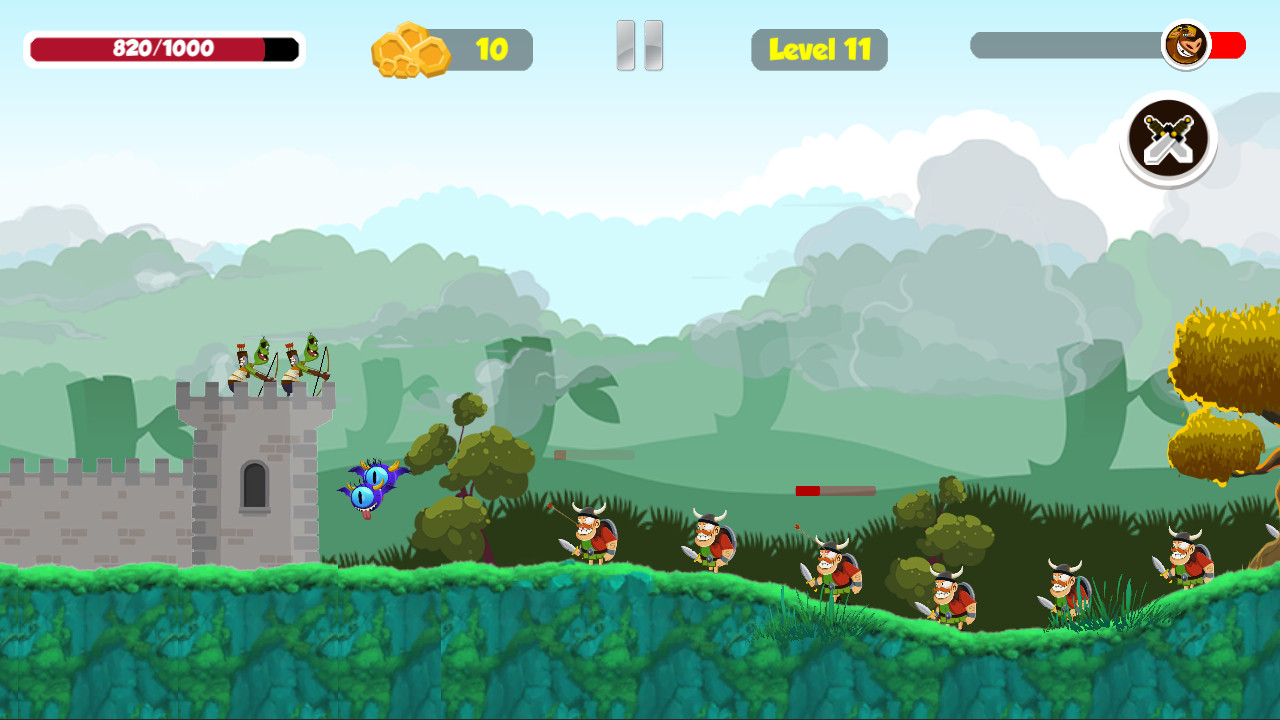Screen dimensions: 1280x720
Task: Tap the crossed swords attack icon
Action: [x=1168, y=140]
